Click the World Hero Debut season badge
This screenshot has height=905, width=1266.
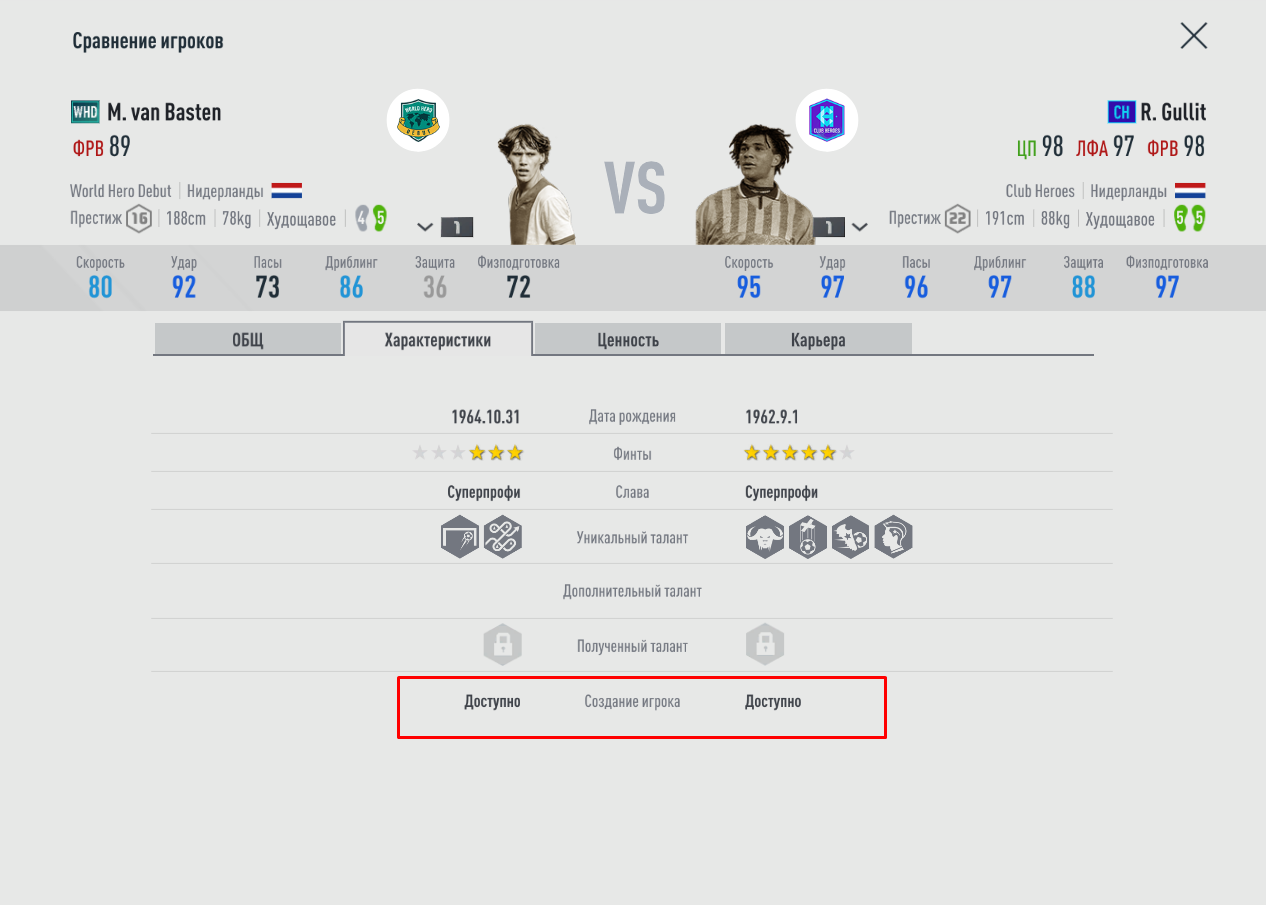tap(418, 120)
